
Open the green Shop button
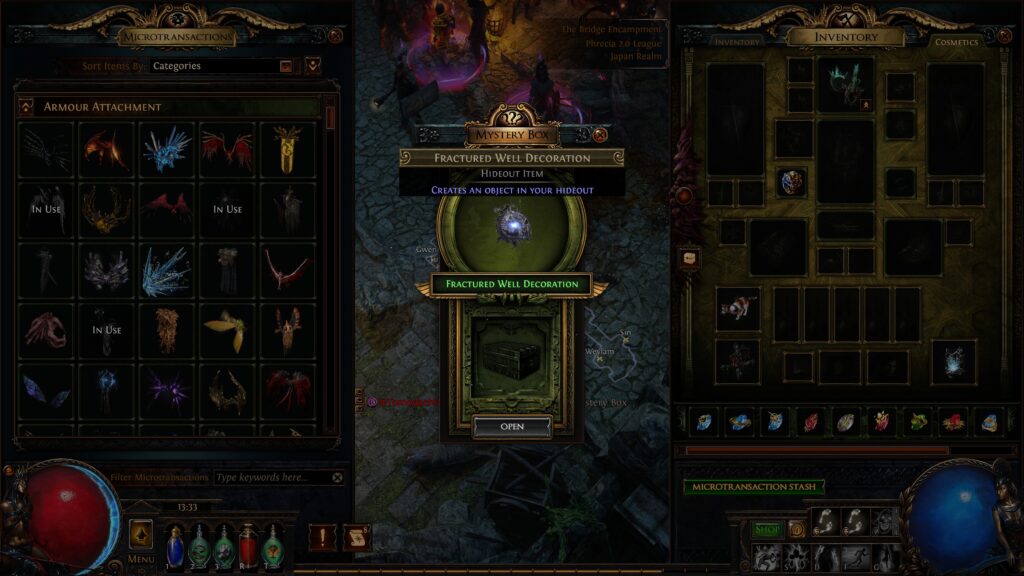click(x=767, y=529)
